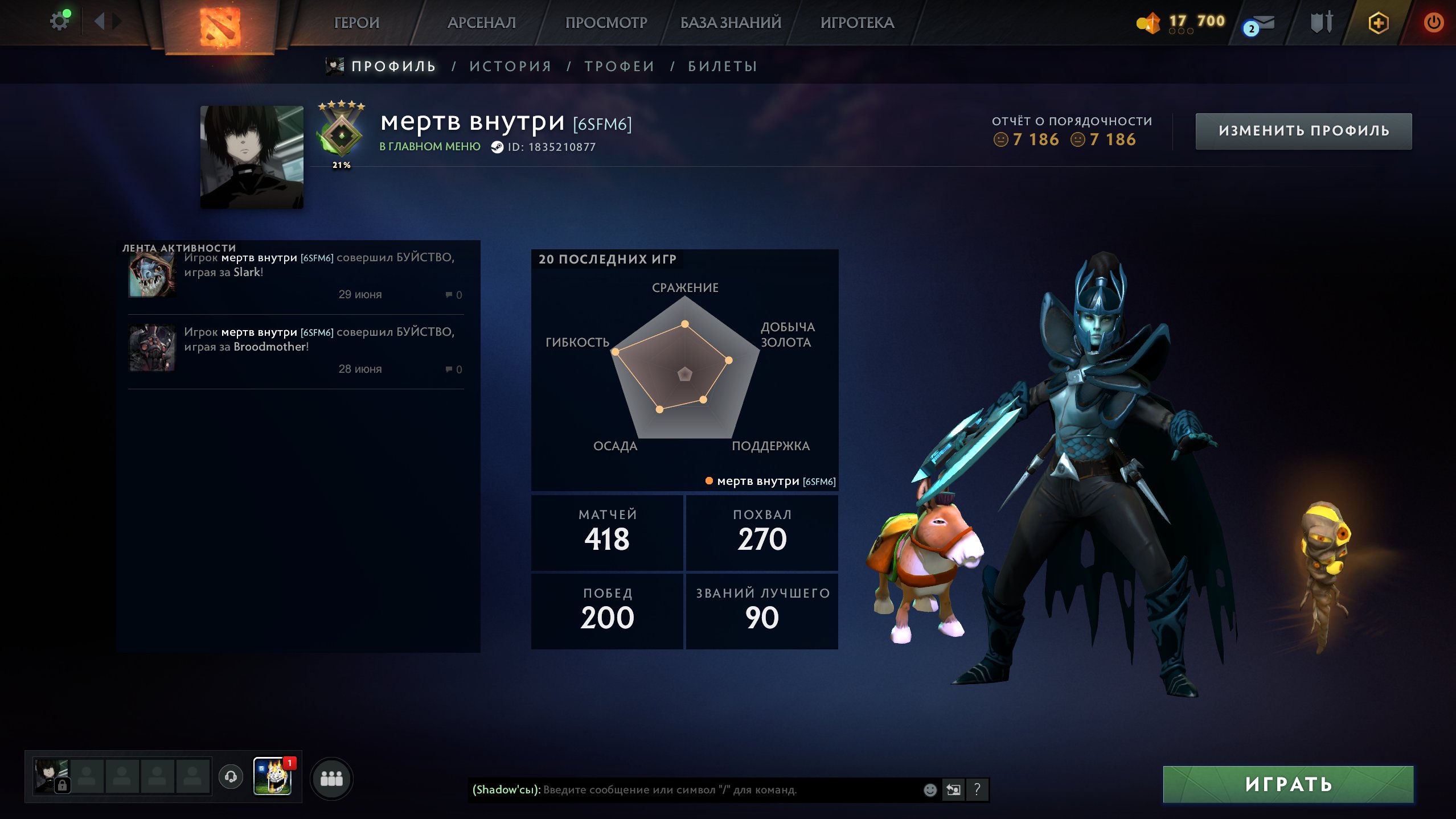Open the АРСЕНАЛ menu

point(481,23)
